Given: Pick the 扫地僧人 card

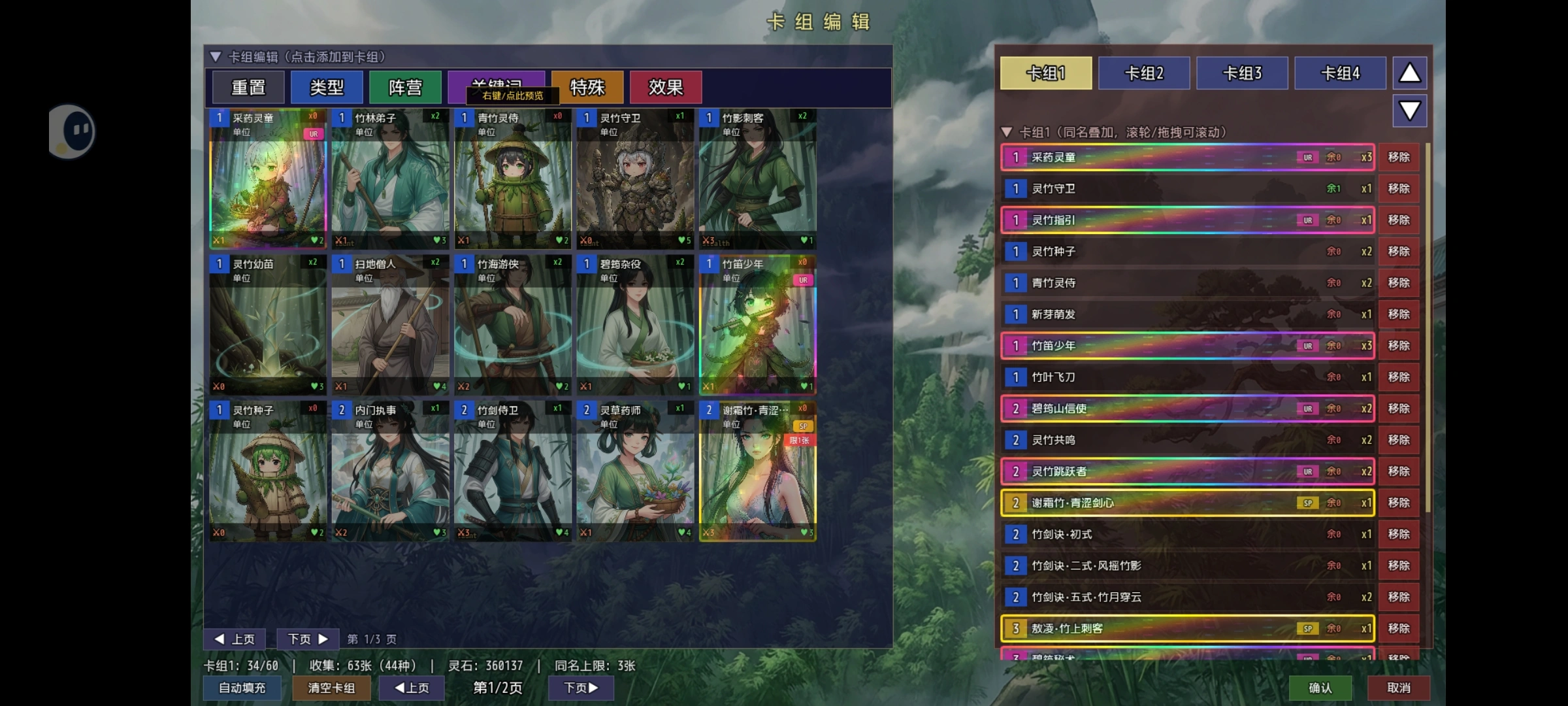Looking at the screenshot, I should [x=390, y=326].
